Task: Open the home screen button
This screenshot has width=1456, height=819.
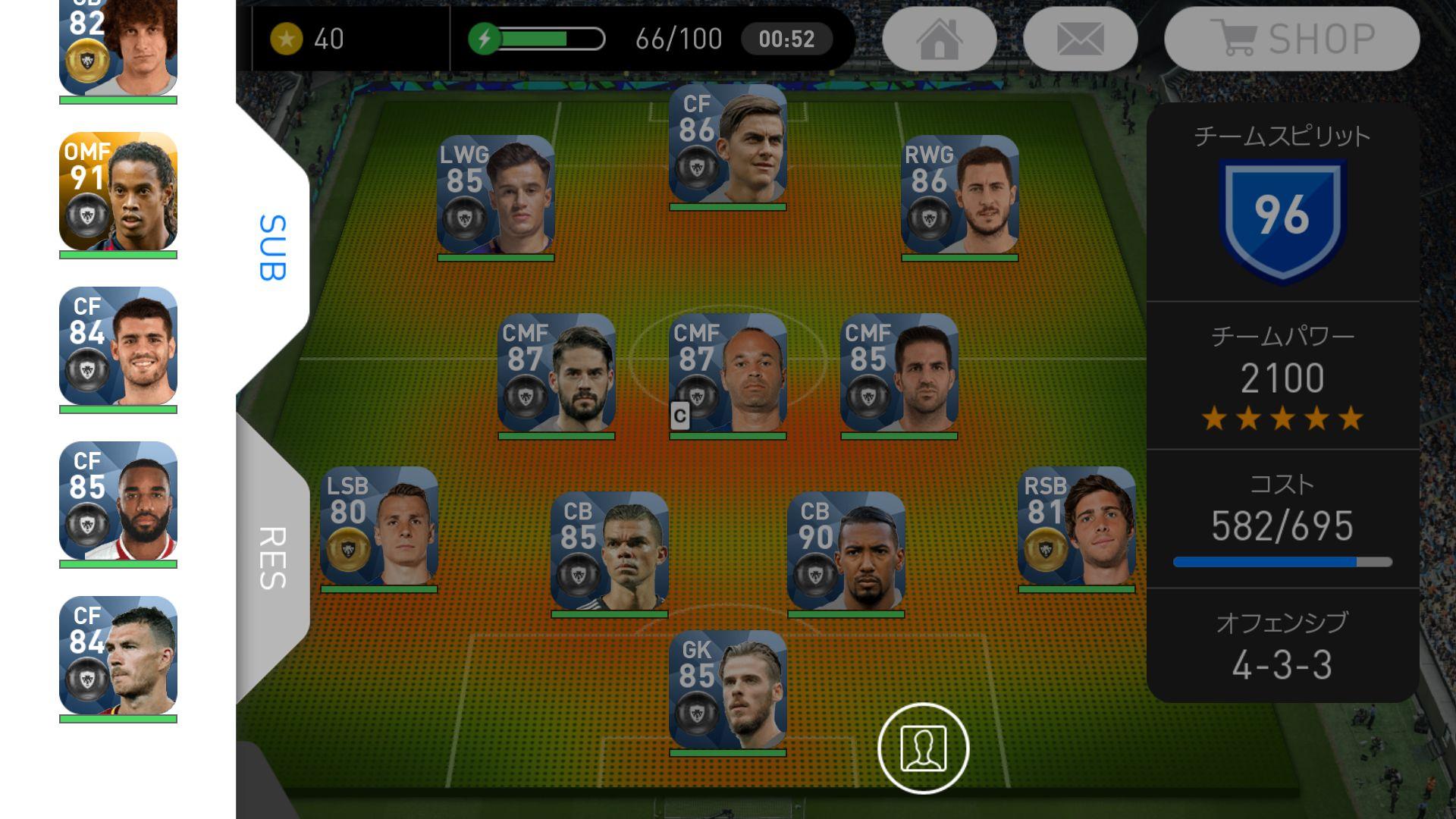Action: coord(940,39)
